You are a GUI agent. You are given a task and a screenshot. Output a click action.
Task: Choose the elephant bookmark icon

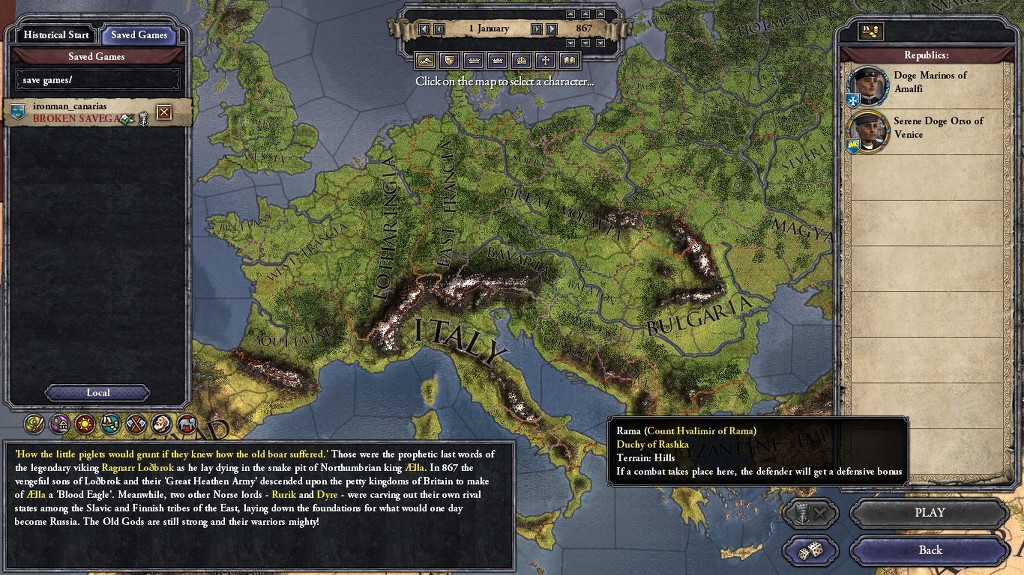(187, 424)
